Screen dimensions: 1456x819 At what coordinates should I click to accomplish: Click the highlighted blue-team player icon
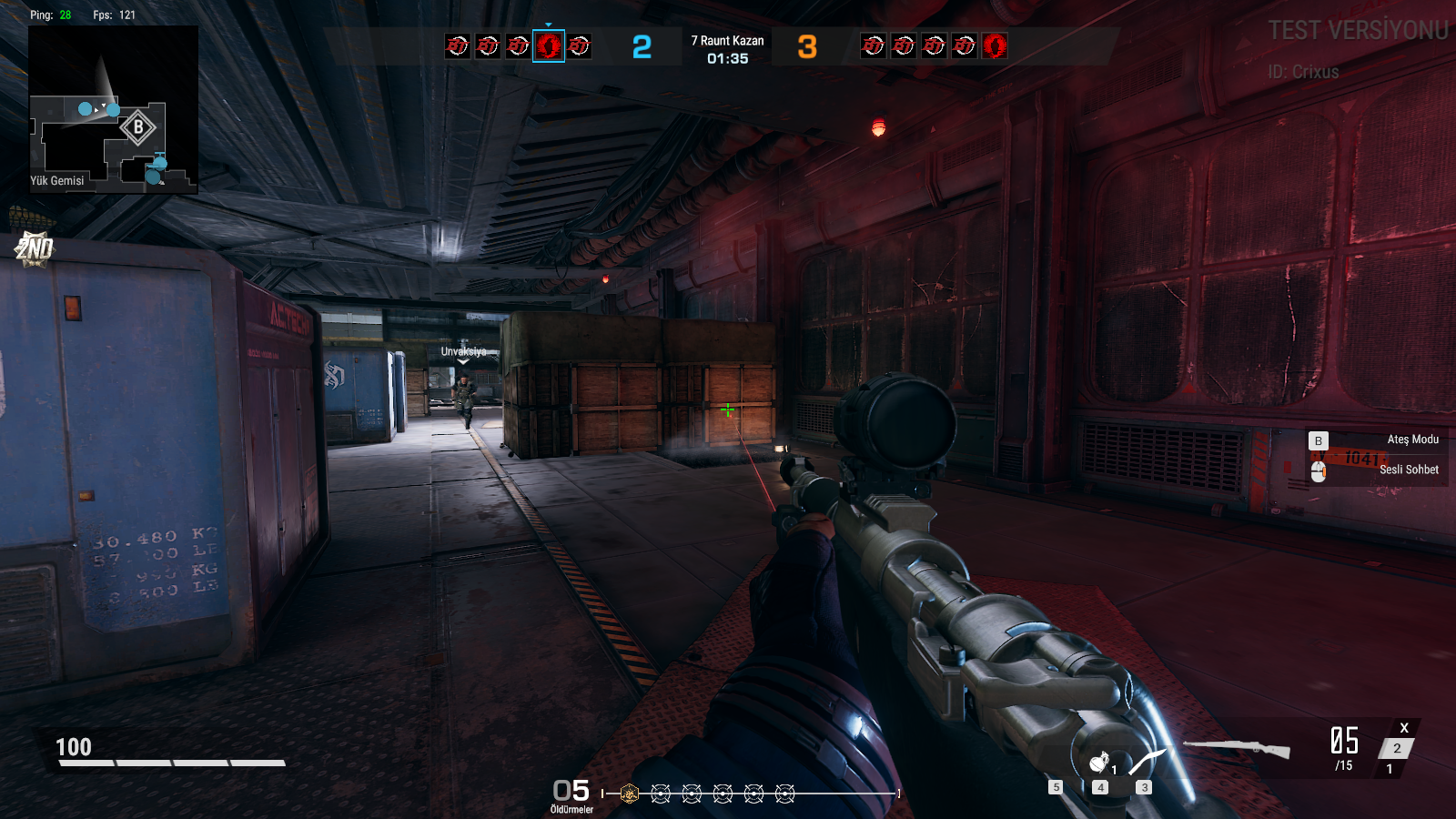[549, 45]
